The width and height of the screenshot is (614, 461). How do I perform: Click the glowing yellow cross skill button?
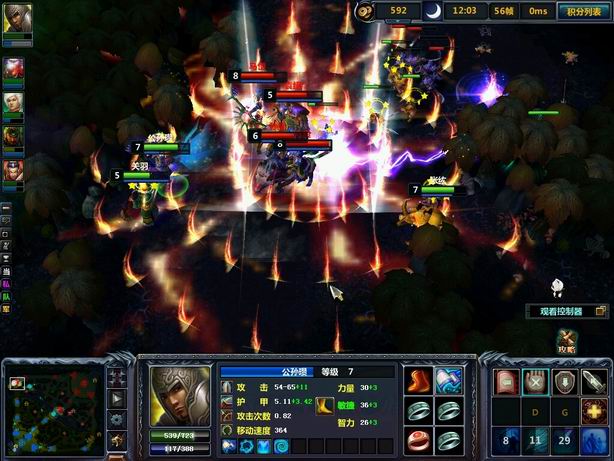[595, 410]
